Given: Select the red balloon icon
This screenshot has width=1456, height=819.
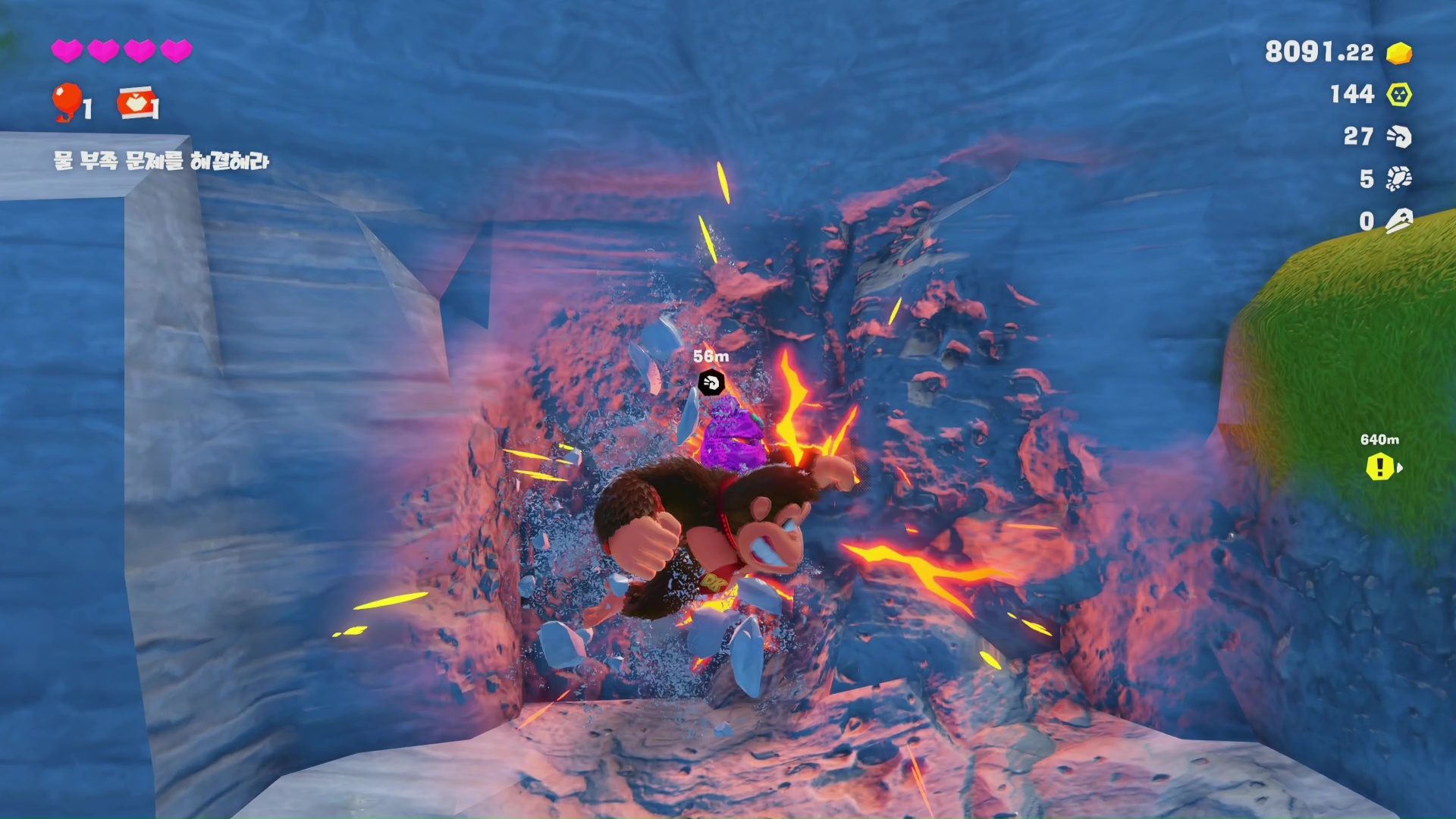Looking at the screenshot, I should click(67, 101).
